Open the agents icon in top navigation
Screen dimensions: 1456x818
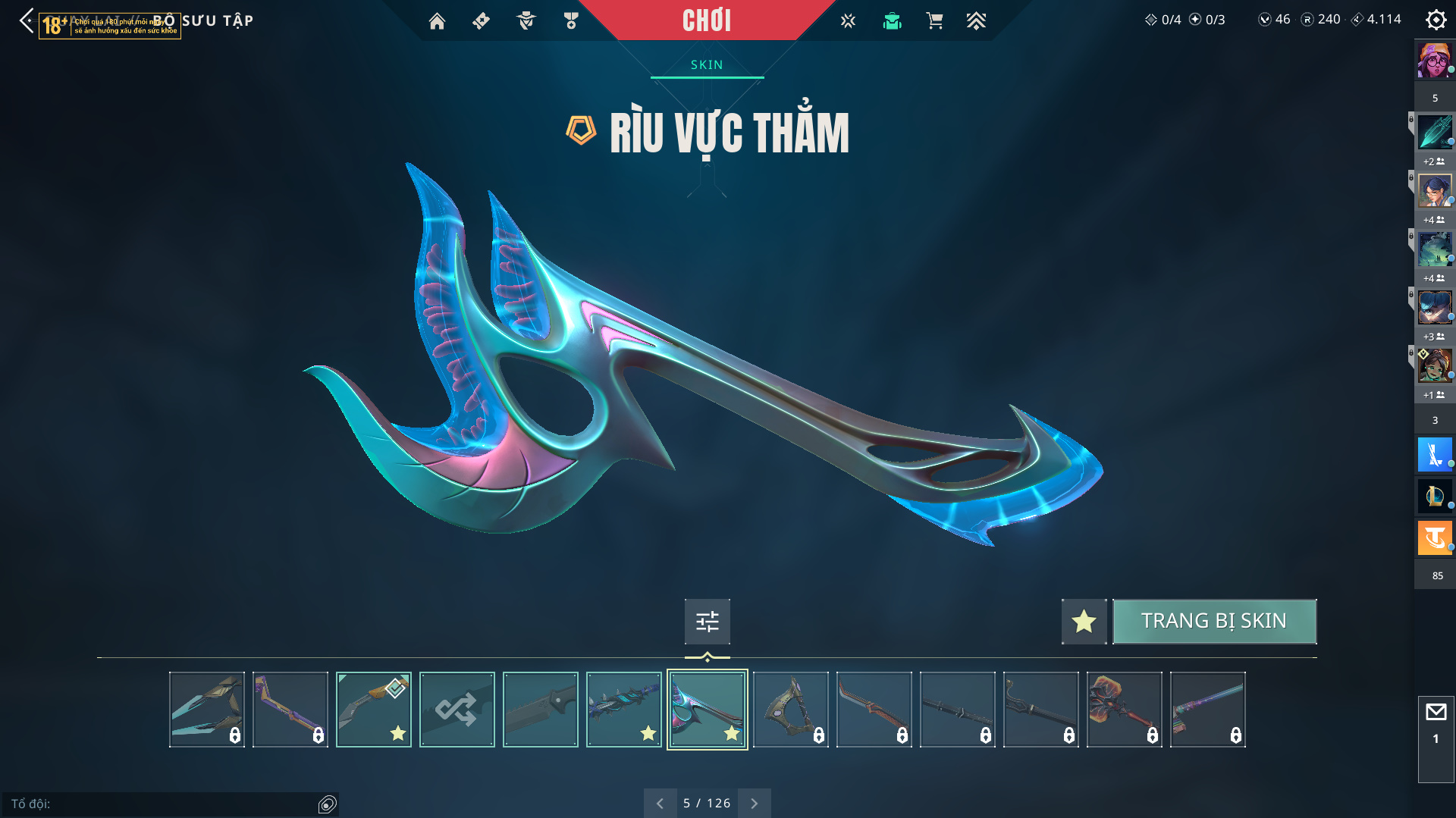pyautogui.click(x=526, y=21)
